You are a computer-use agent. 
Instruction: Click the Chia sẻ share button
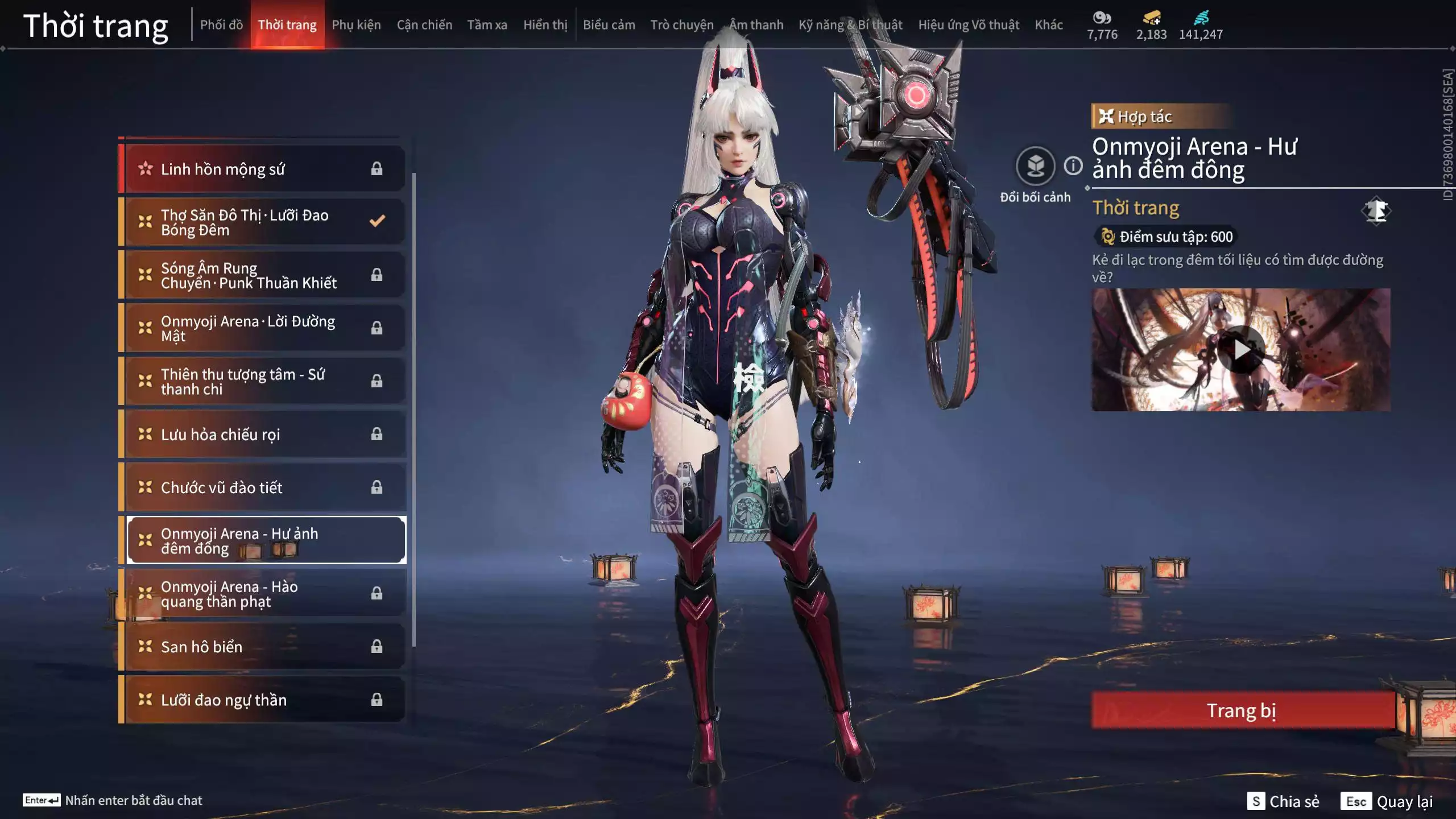tap(1284, 801)
